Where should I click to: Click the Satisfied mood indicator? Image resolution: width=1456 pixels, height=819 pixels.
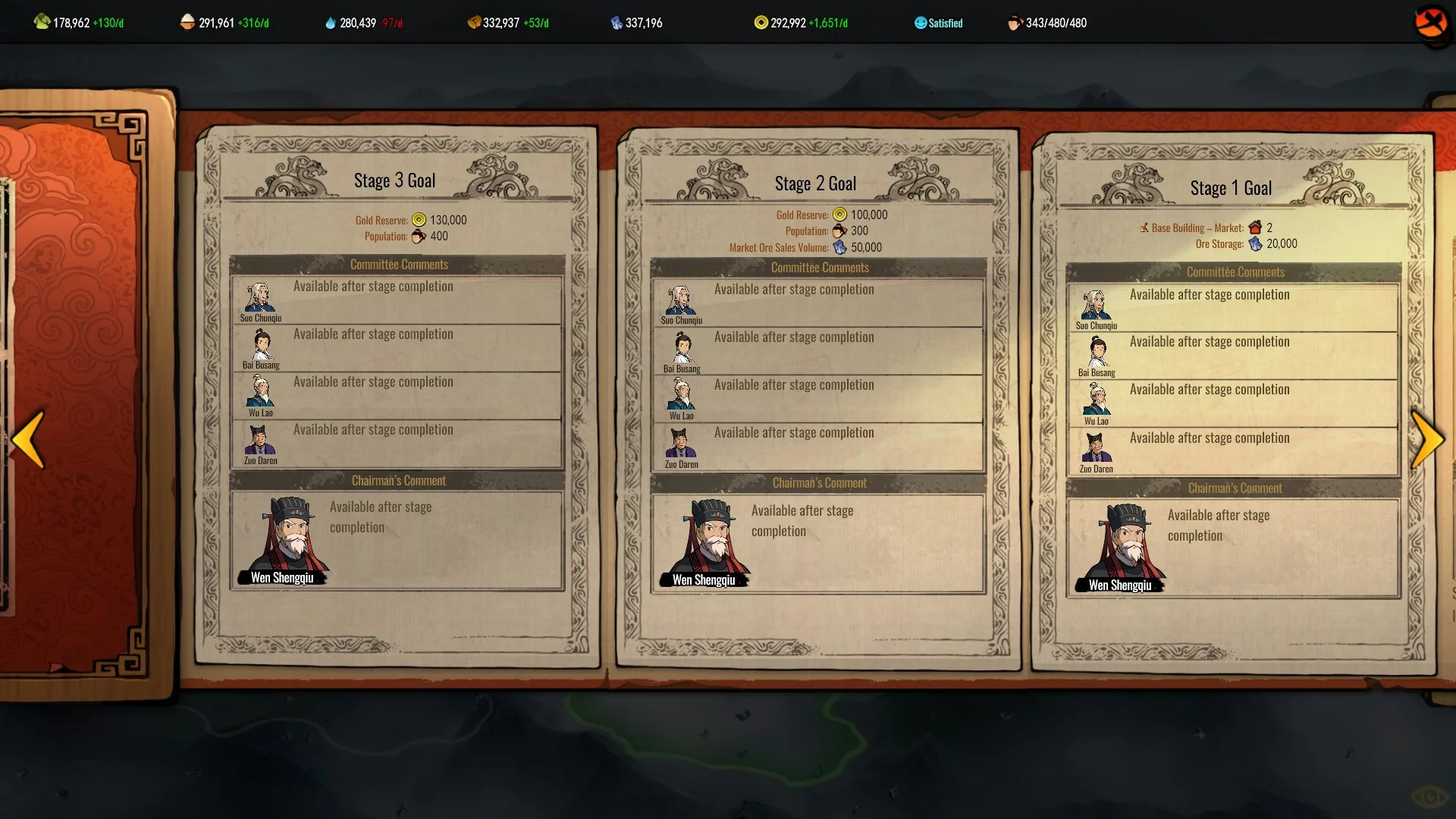938,23
